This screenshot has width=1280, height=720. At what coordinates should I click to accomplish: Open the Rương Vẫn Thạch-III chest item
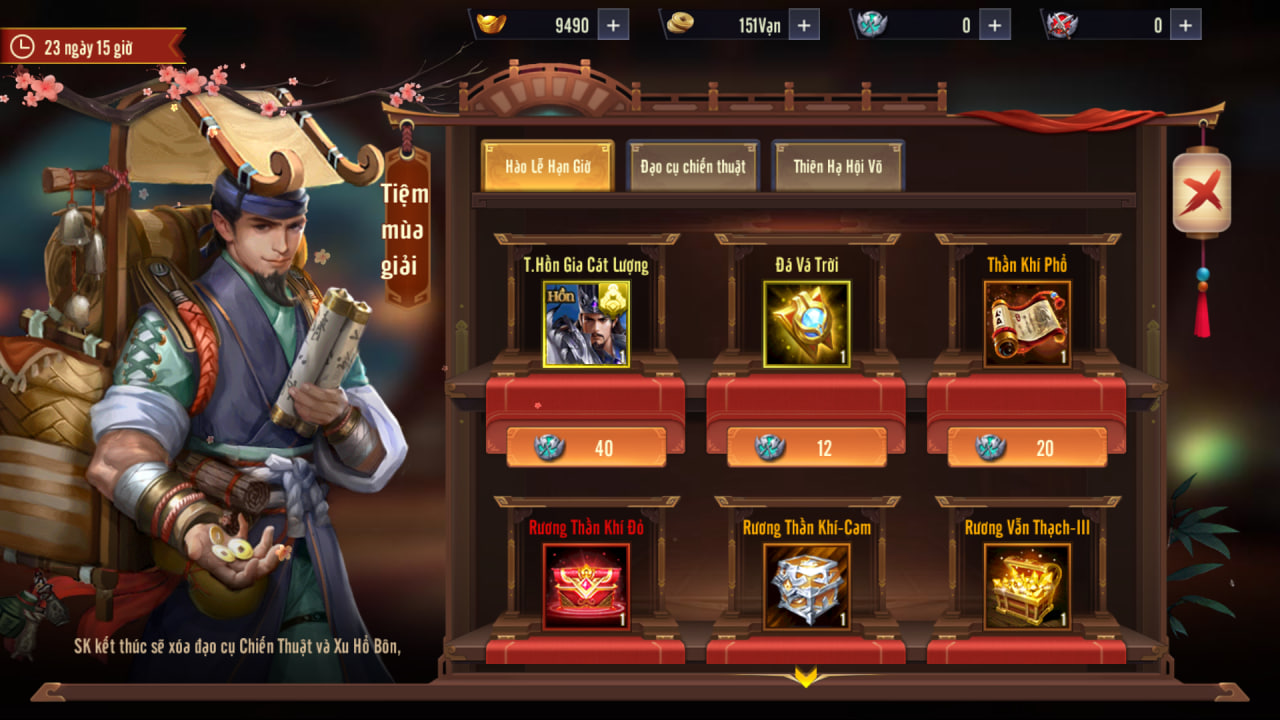1027,587
